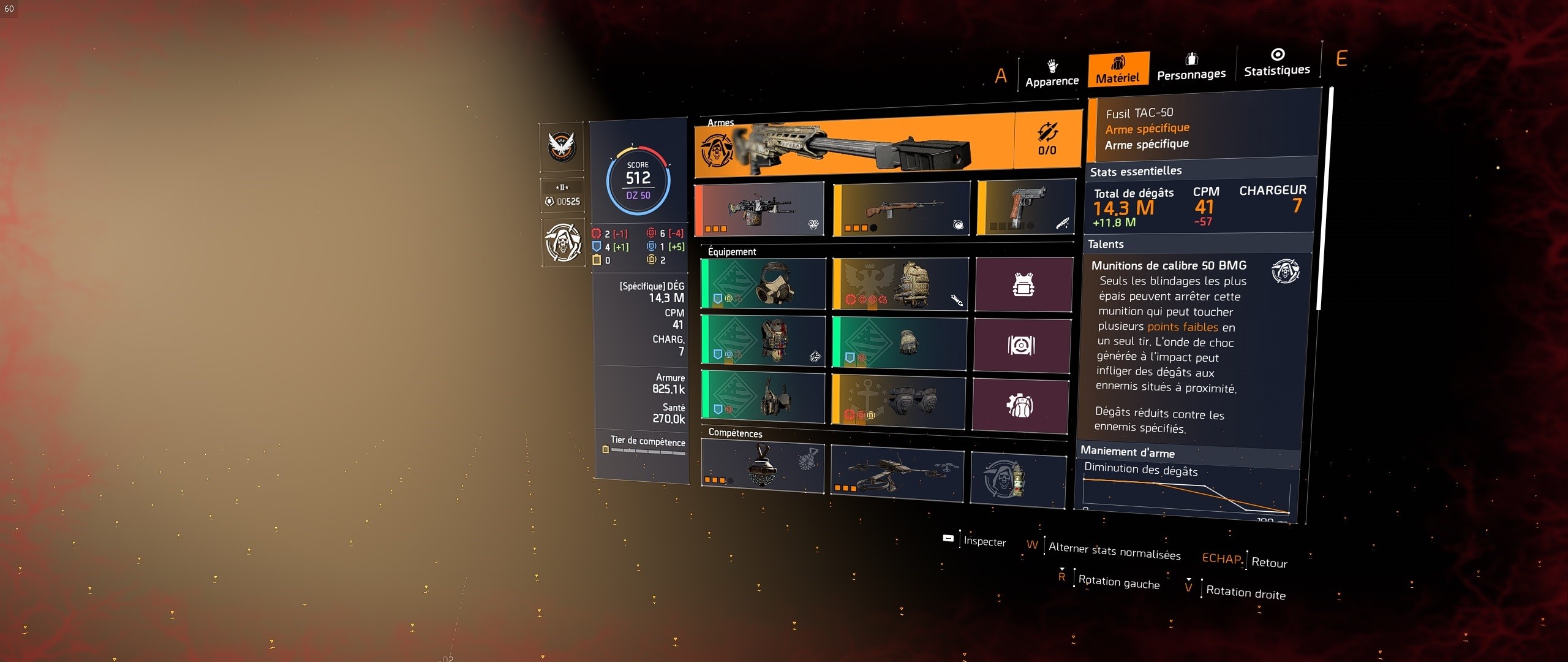The height and width of the screenshot is (662, 1568).
Task: Show the Statistiques tab
Action: 1277,63
